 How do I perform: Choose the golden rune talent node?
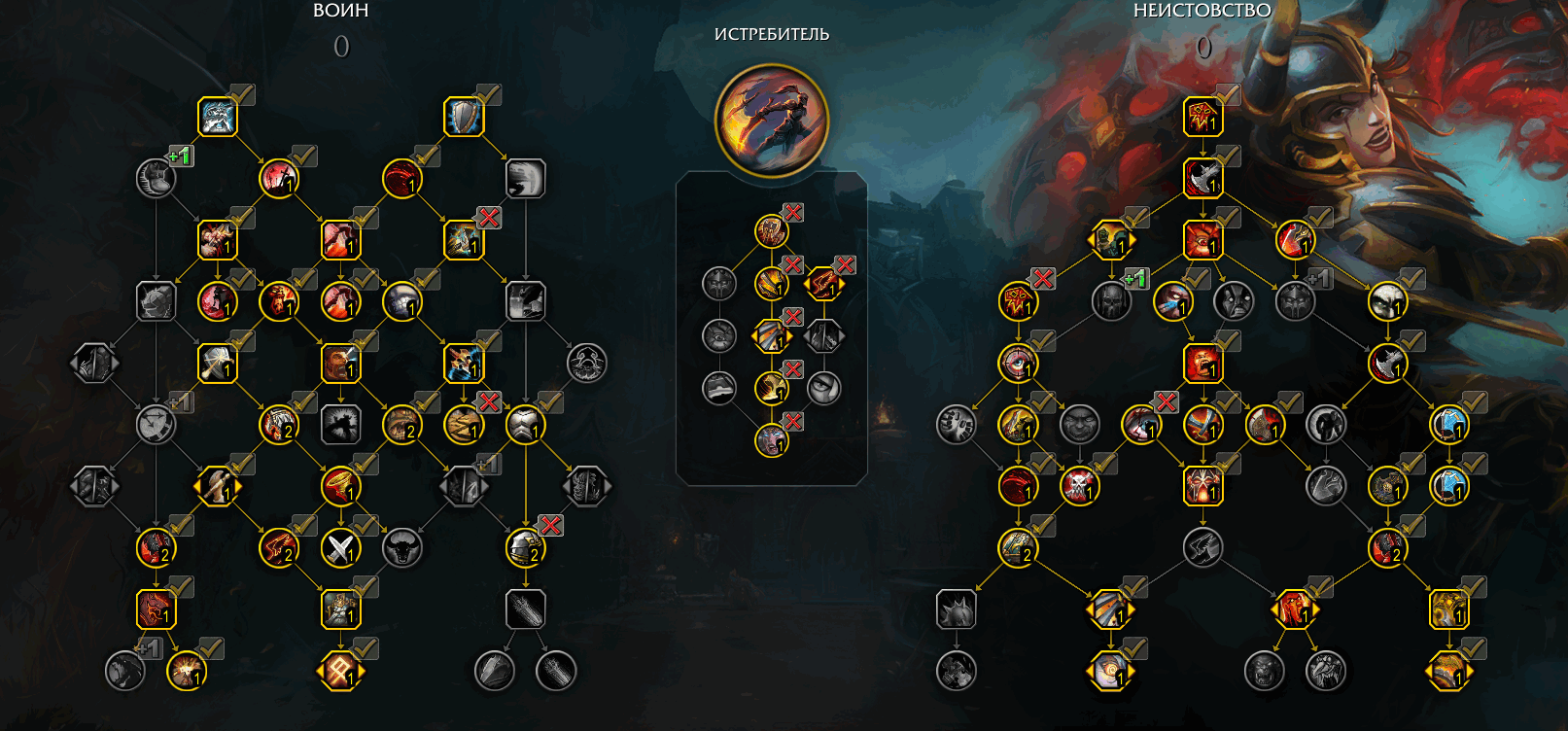click(340, 671)
